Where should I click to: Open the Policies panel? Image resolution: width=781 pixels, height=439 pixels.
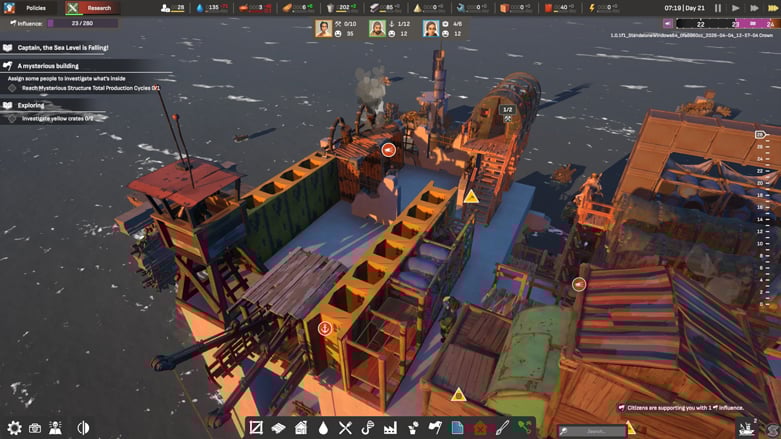tap(28, 8)
